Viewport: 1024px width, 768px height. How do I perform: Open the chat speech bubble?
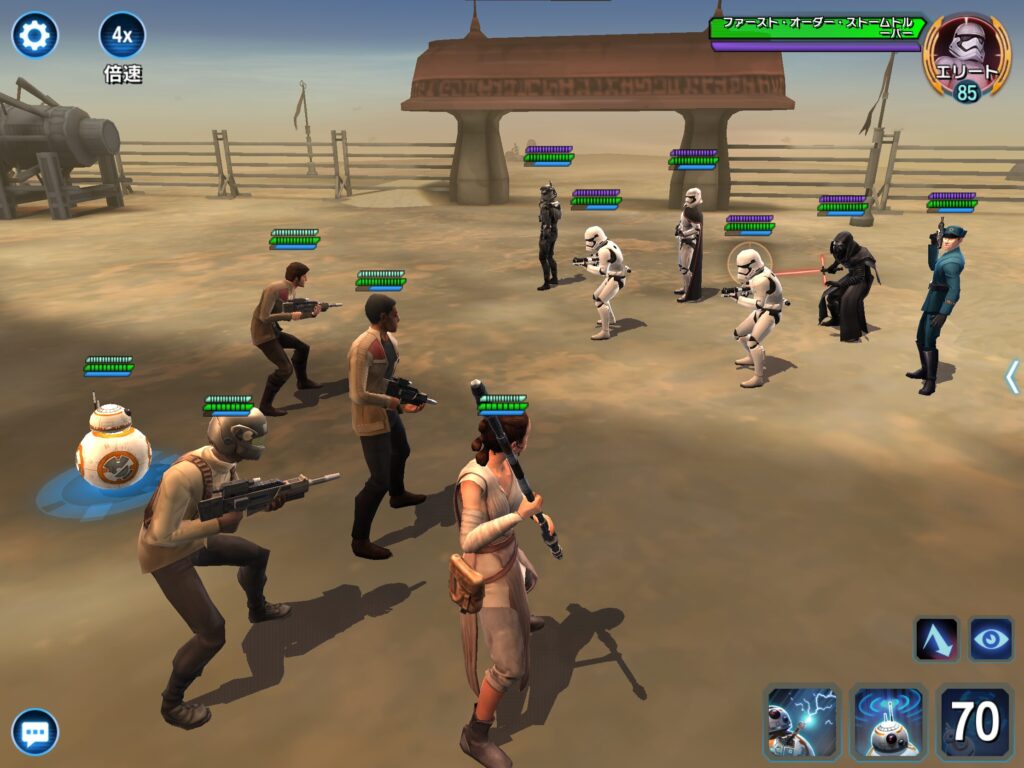35,733
